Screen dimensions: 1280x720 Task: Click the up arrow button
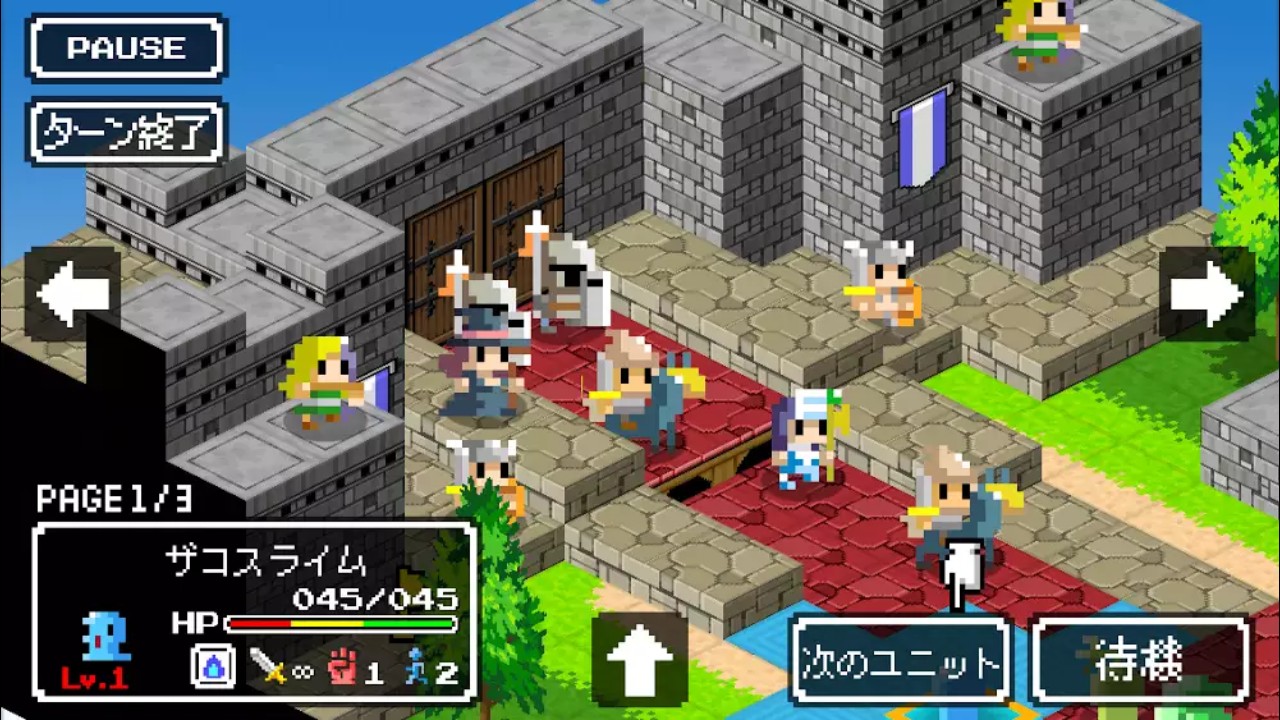[x=639, y=659]
